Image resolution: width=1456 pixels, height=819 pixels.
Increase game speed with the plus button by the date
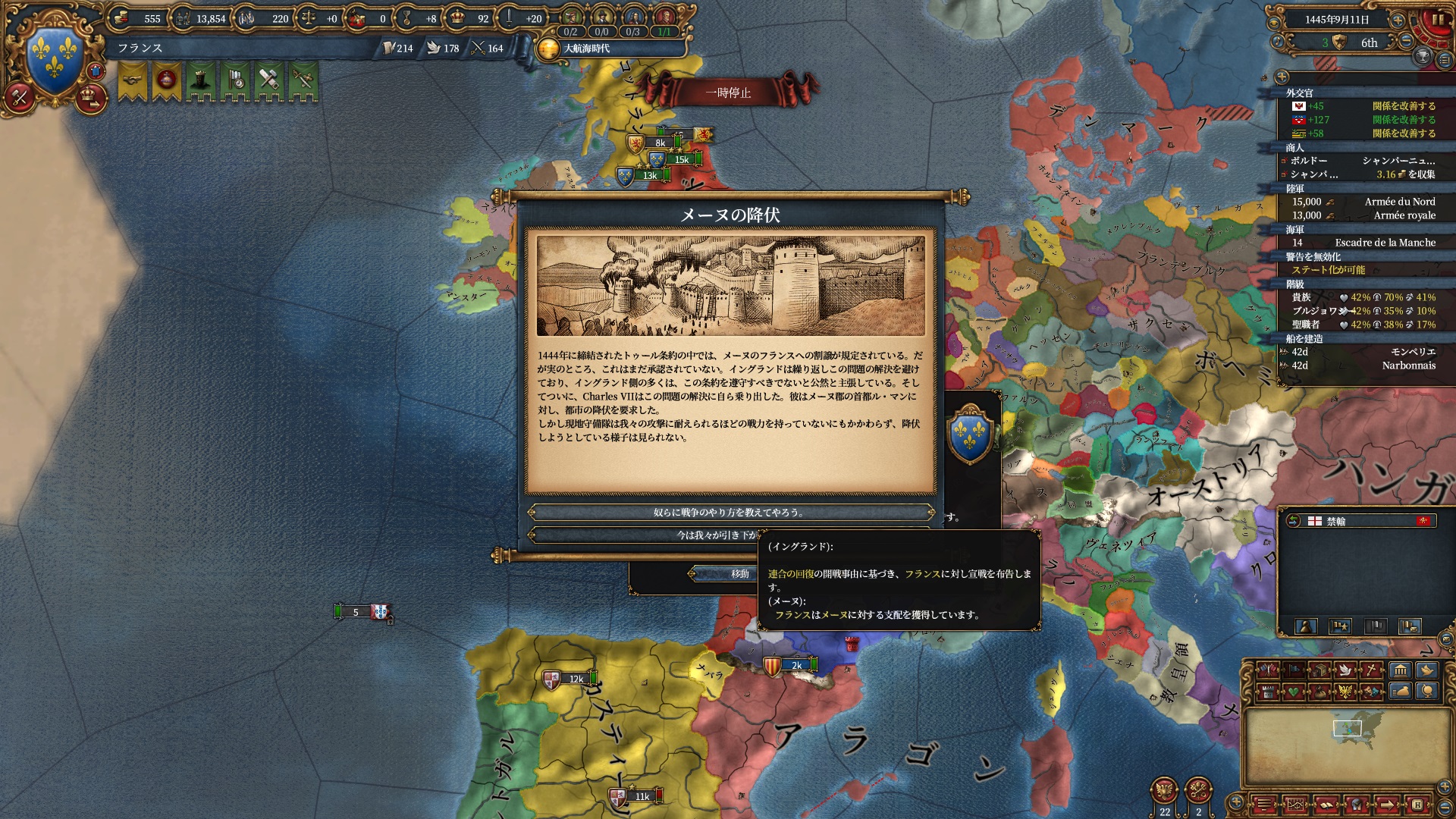point(1398,20)
